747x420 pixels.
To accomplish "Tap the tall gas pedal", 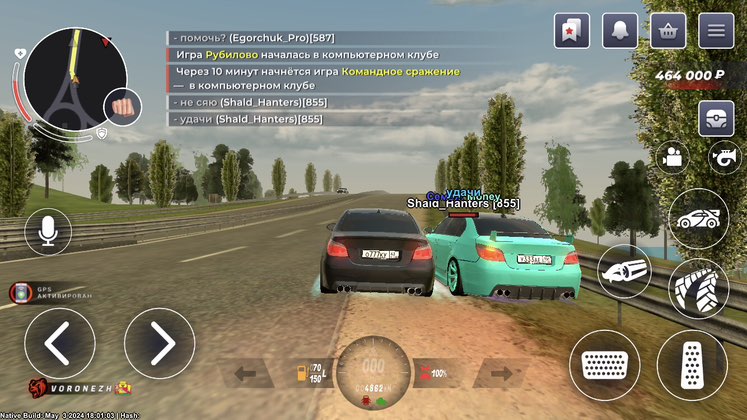I will tap(692, 365).
